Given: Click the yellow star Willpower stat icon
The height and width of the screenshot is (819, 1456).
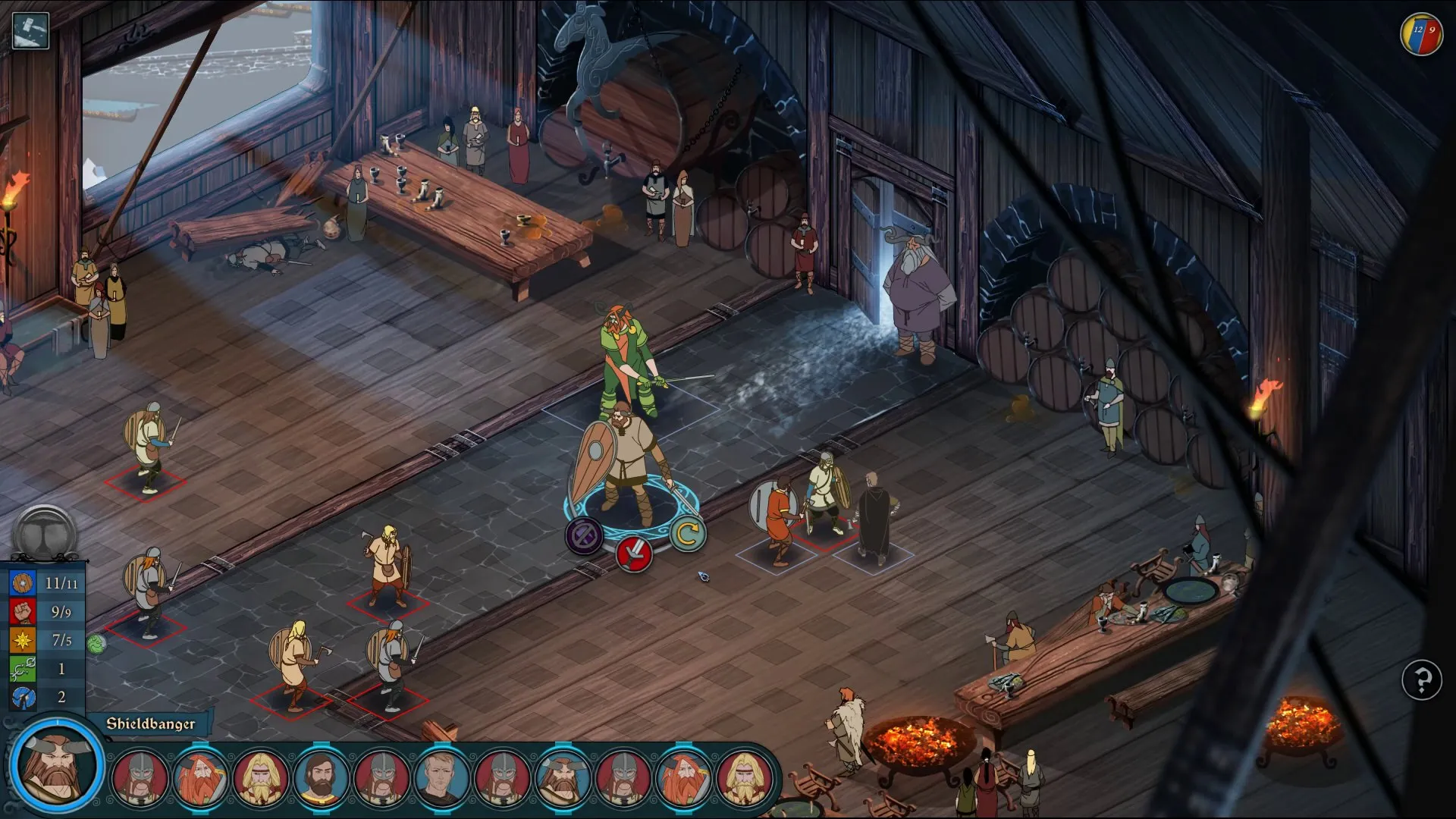Looking at the screenshot, I should (x=23, y=641).
